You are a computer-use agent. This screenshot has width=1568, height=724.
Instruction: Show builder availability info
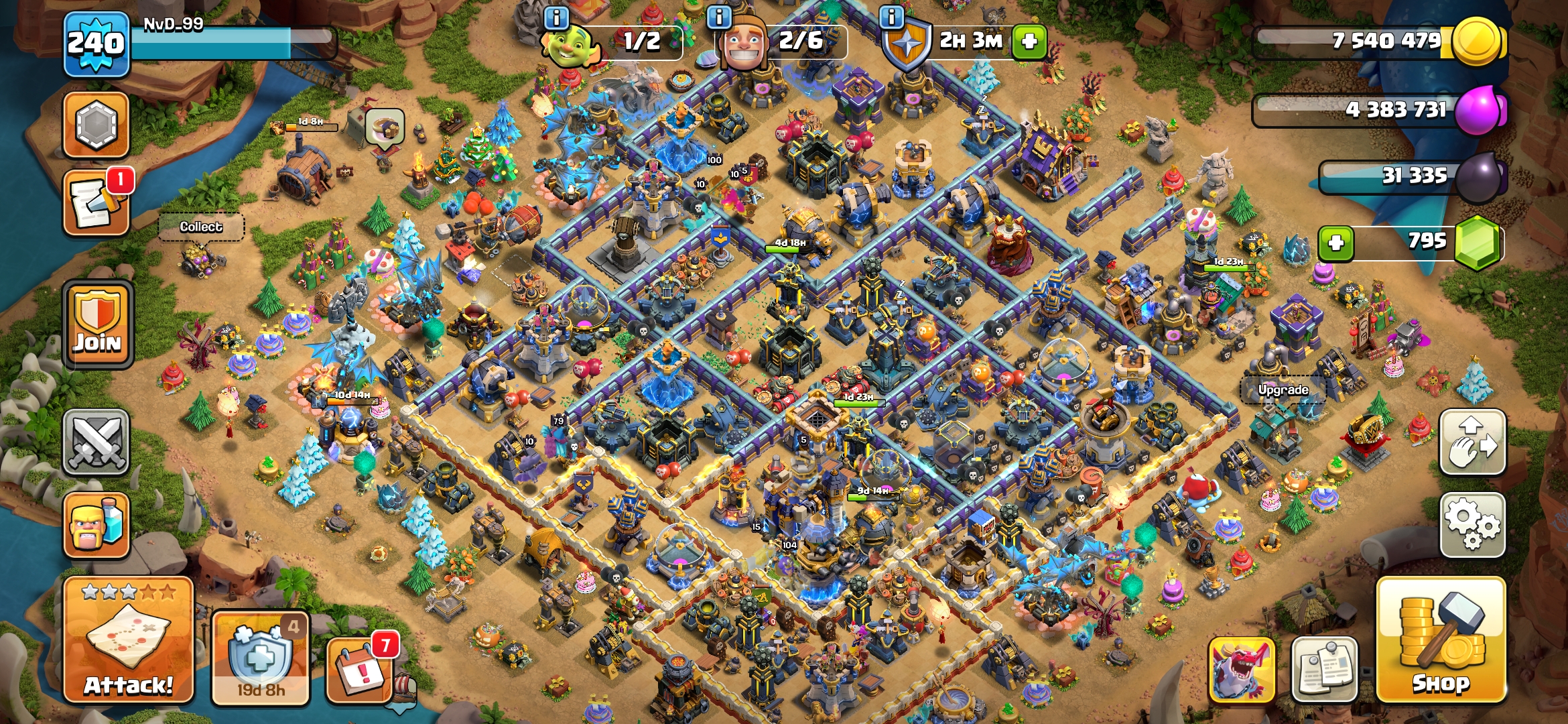point(719,17)
